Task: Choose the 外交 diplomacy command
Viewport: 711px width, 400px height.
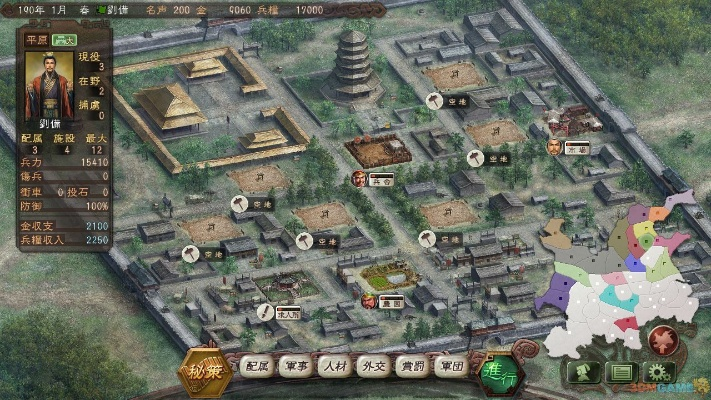Action: (372, 367)
